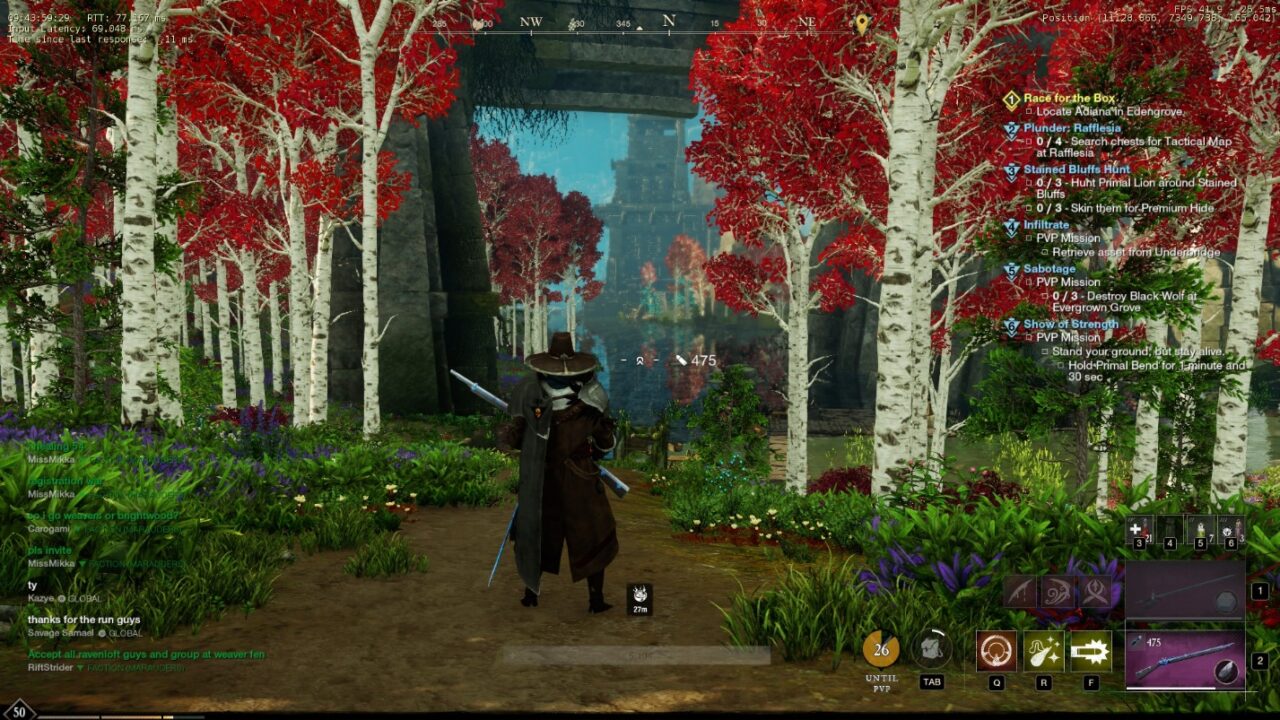Use the health potion in slot 3
Viewport: 1280px width, 720px height.
(1140, 529)
